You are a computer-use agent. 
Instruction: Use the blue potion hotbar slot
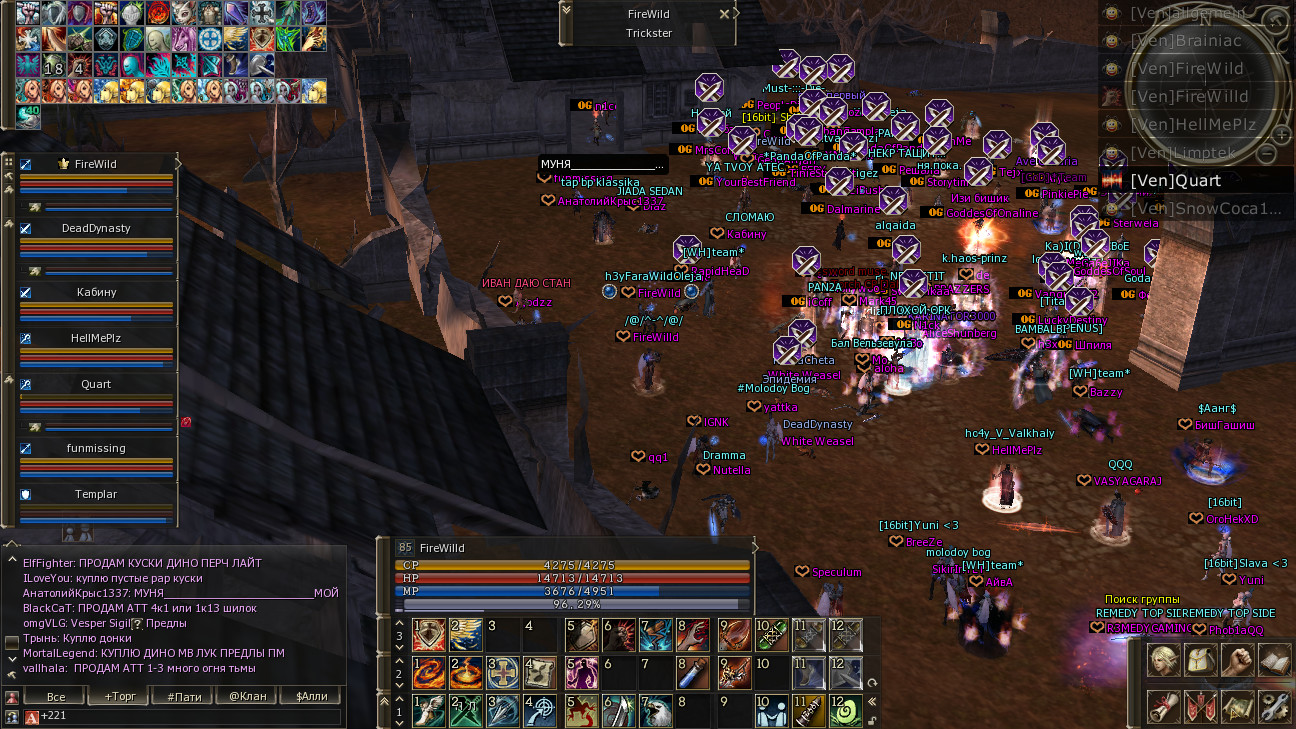click(692, 672)
